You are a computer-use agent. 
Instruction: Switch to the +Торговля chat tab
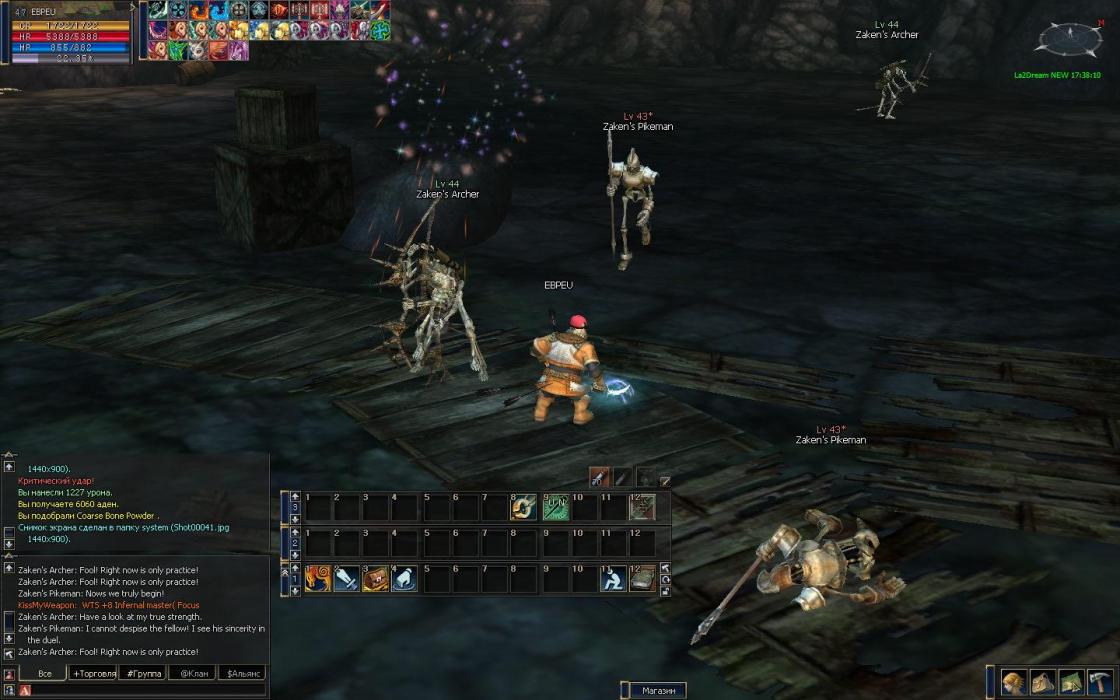point(94,674)
